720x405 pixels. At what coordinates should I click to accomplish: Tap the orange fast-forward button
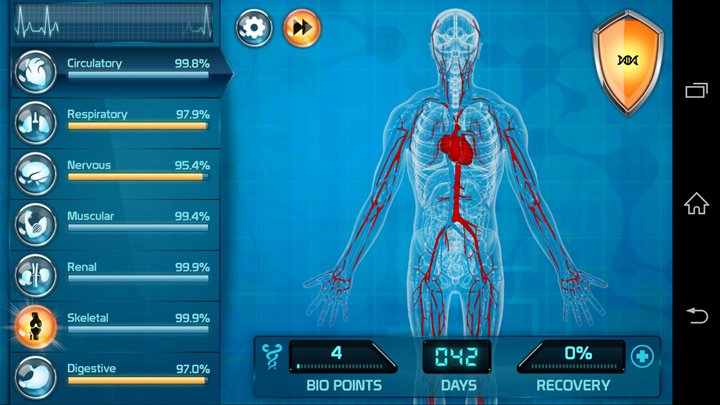[x=302, y=28]
